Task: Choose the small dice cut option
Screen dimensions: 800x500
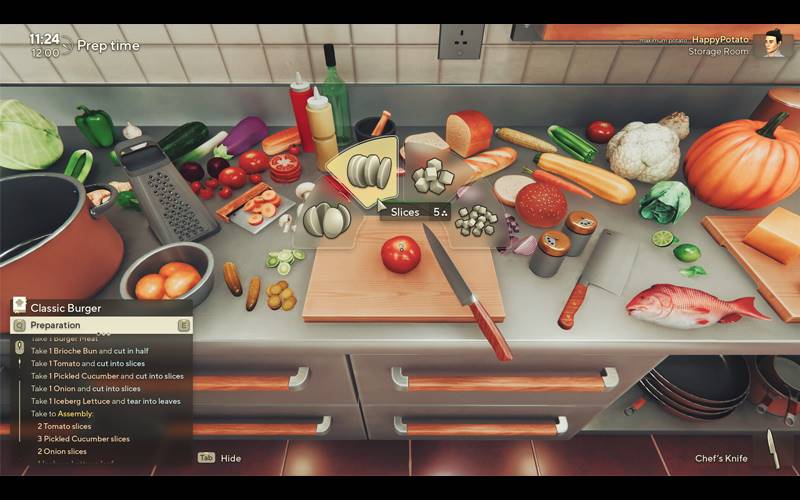Action: (x=476, y=219)
